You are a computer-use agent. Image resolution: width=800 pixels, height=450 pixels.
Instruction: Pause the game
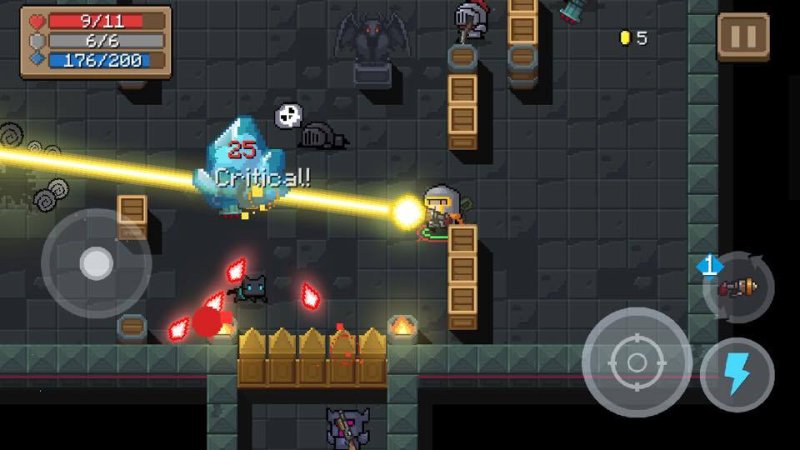743,37
